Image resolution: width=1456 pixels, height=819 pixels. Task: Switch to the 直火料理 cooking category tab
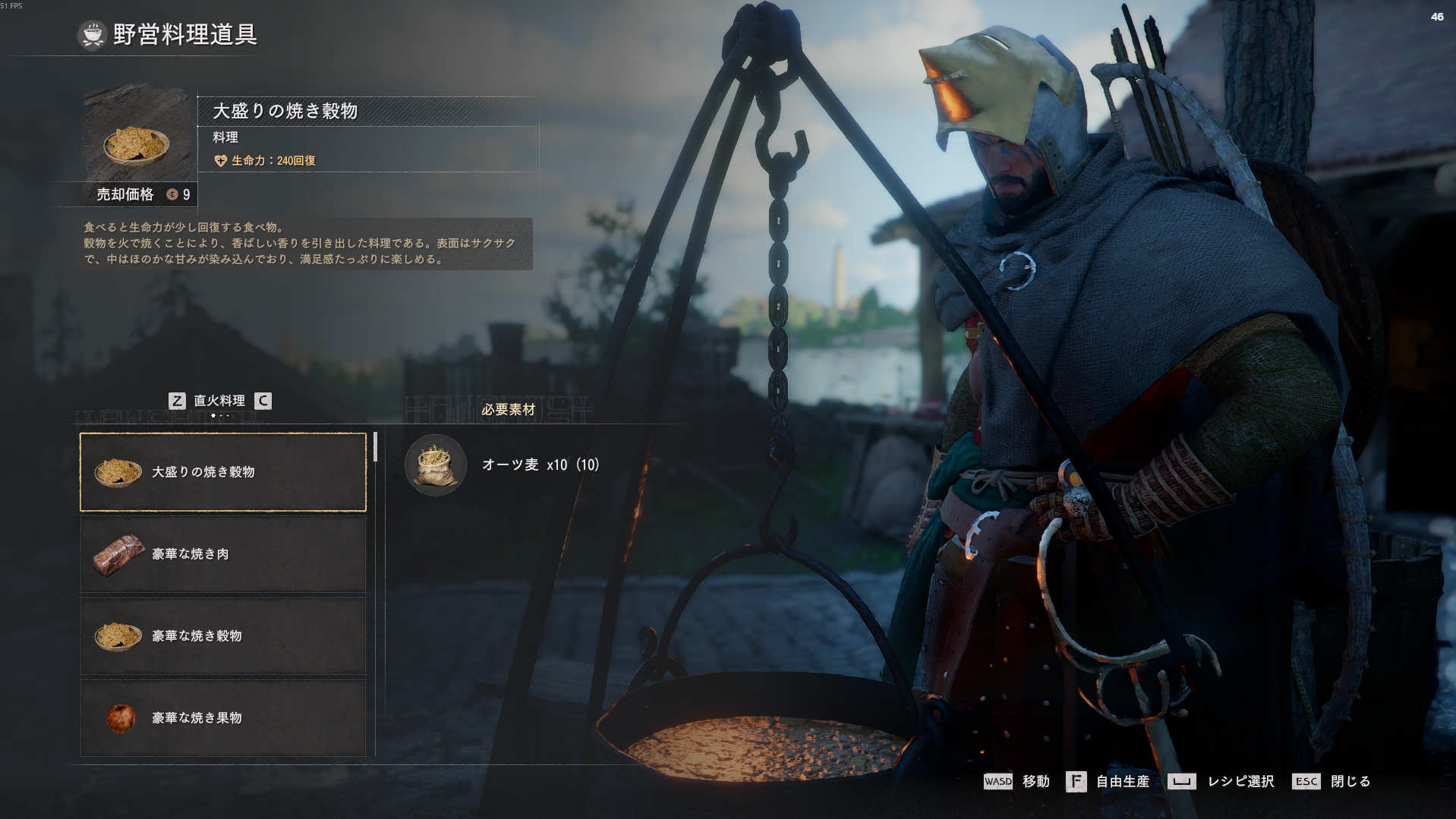[x=219, y=401]
